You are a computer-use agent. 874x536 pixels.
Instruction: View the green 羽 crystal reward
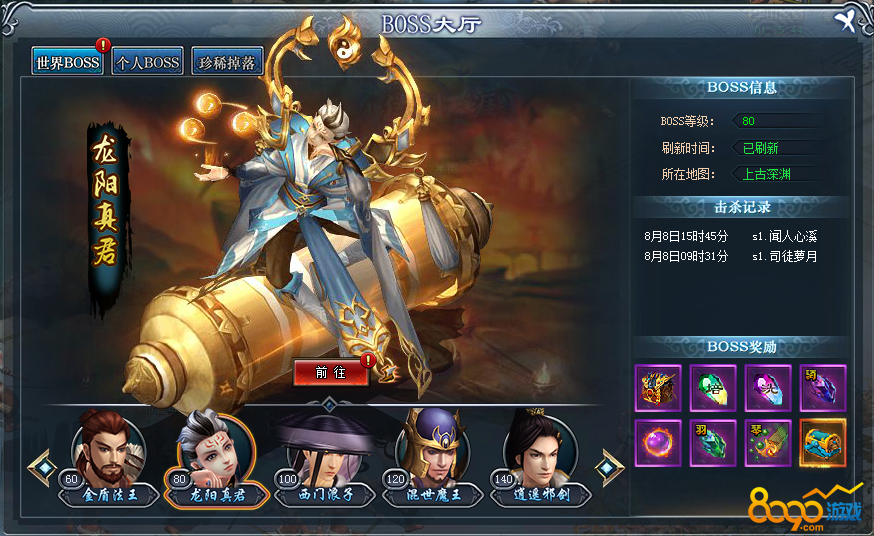point(713,443)
